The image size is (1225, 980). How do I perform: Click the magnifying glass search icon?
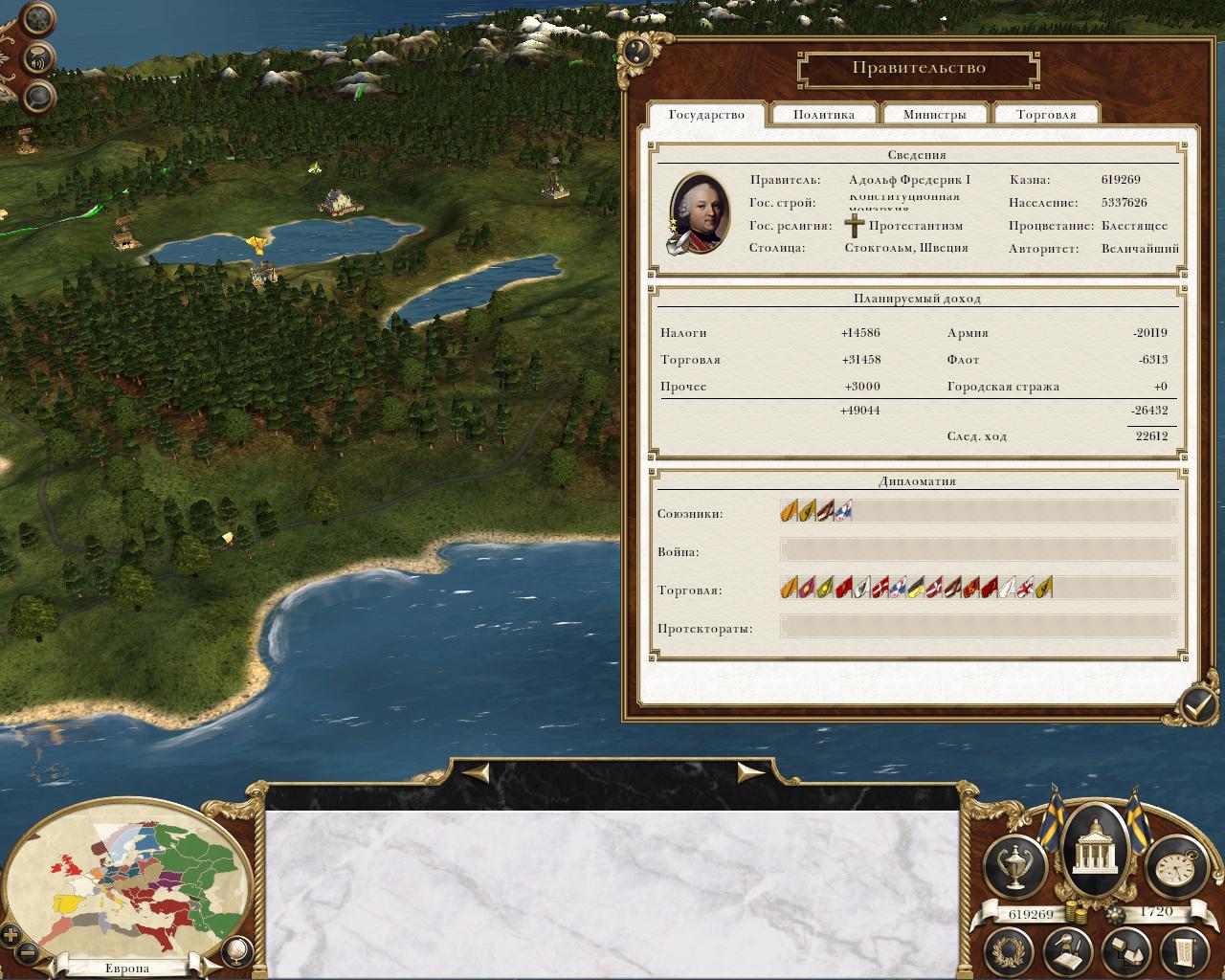[x=39, y=95]
